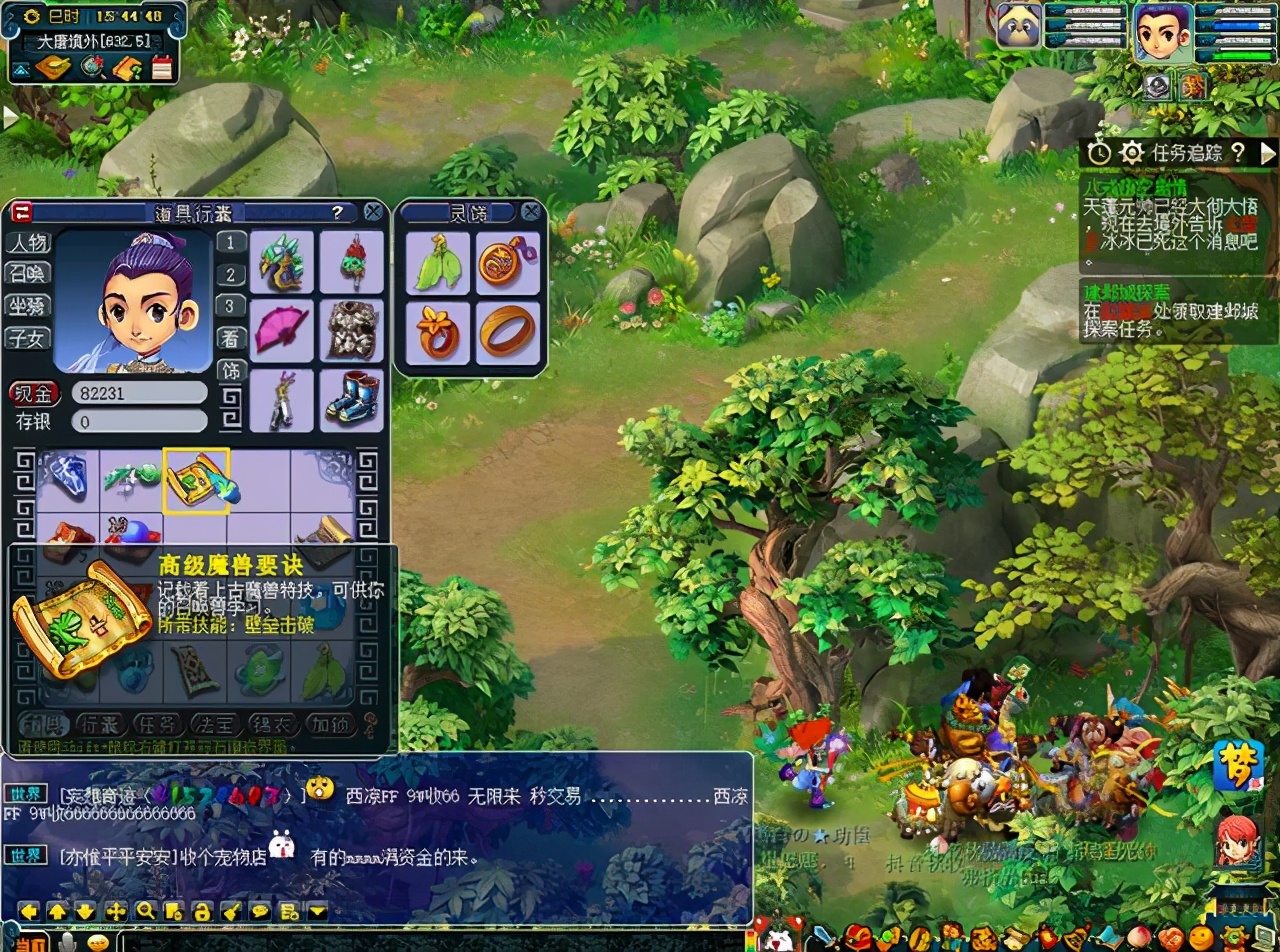Open the red calendar icon under the clock
Image resolution: width=1280 pixels, height=952 pixels.
click(162, 68)
